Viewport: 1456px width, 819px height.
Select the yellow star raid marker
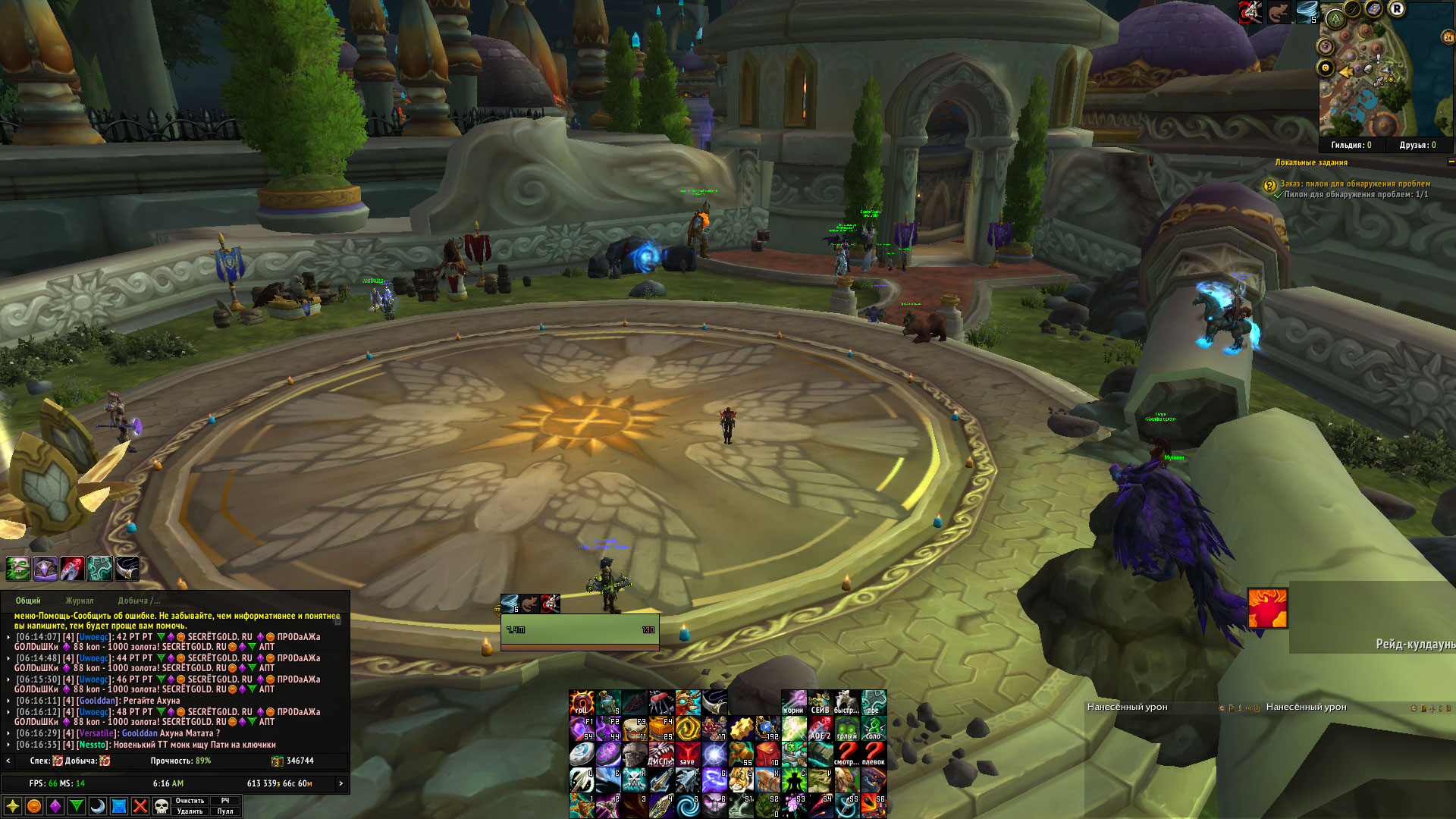click(x=13, y=806)
